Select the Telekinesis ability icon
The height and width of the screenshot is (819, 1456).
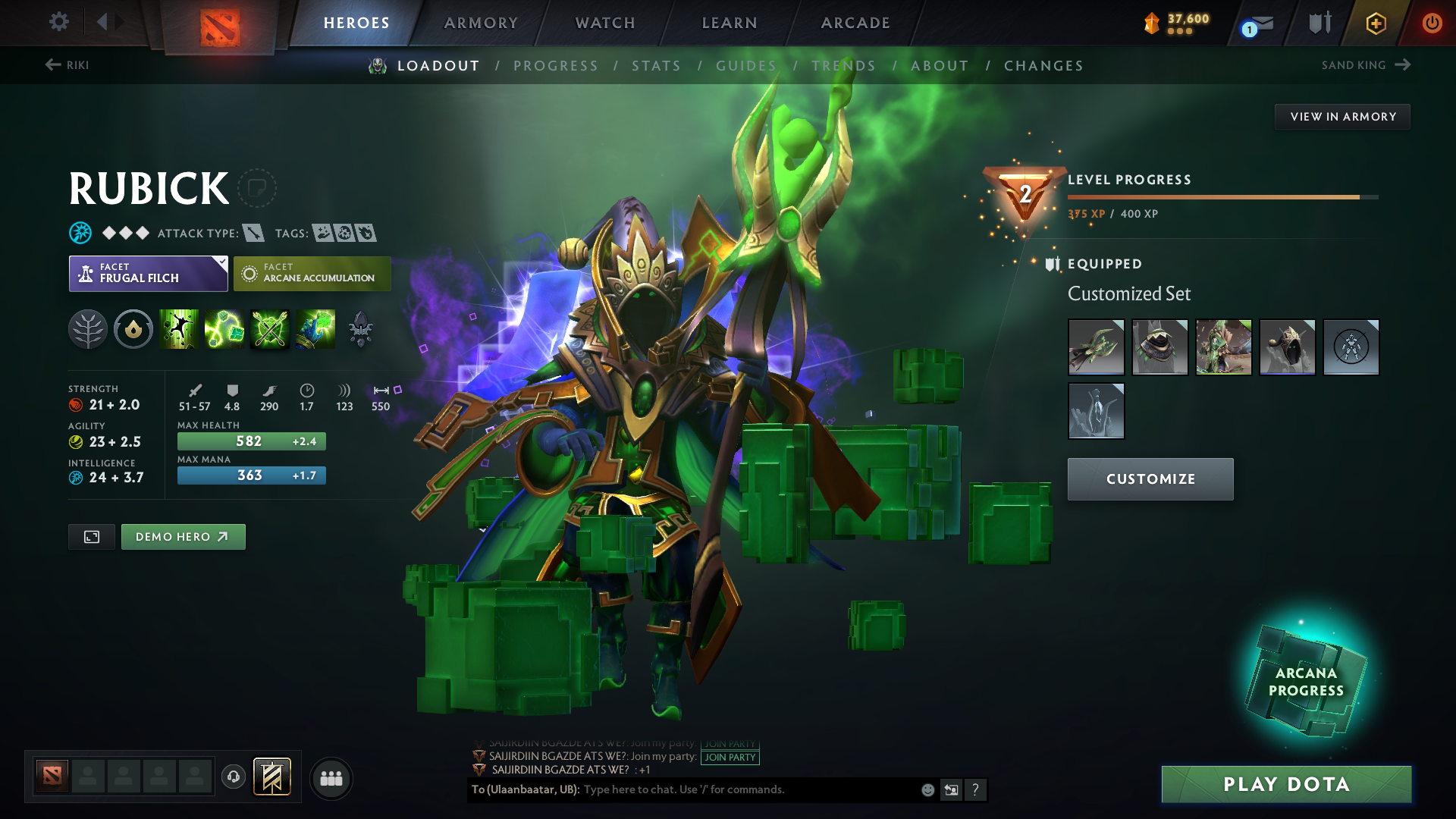point(178,329)
